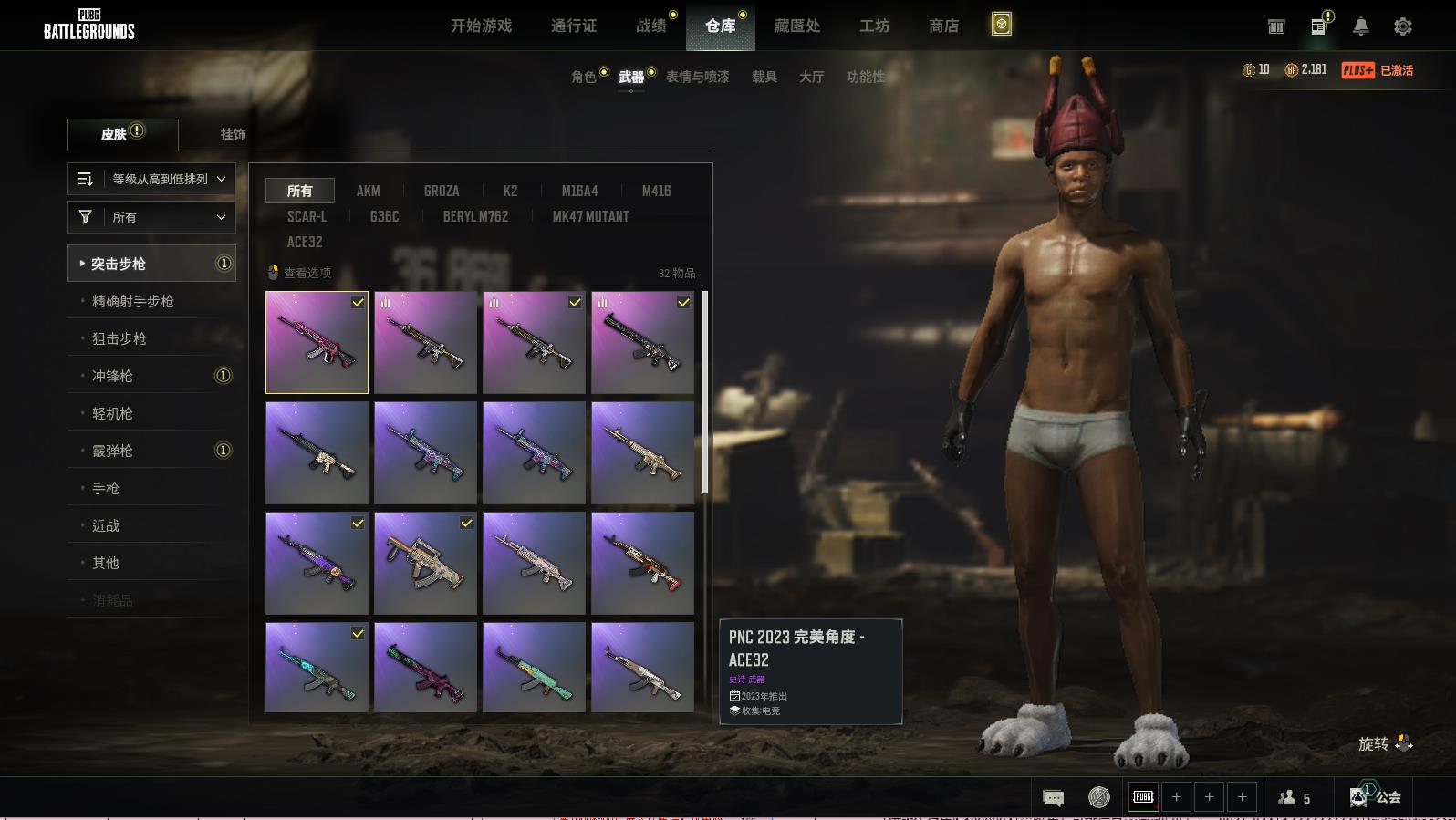
Task: Go to the 通行证 pass tab
Action: [x=574, y=26]
